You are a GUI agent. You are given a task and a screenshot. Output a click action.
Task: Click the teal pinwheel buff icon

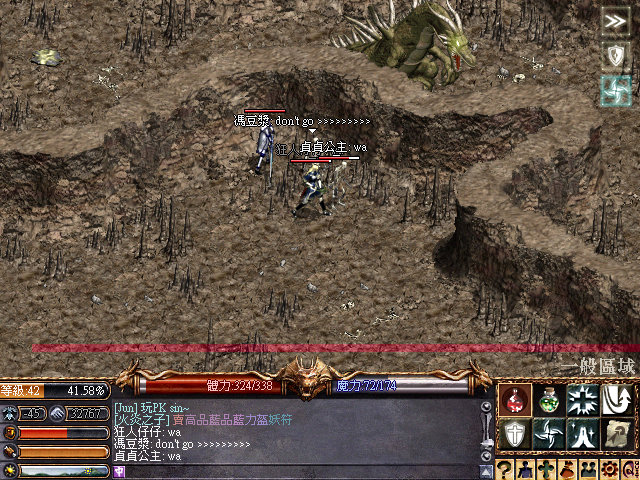pyautogui.click(x=616, y=91)
